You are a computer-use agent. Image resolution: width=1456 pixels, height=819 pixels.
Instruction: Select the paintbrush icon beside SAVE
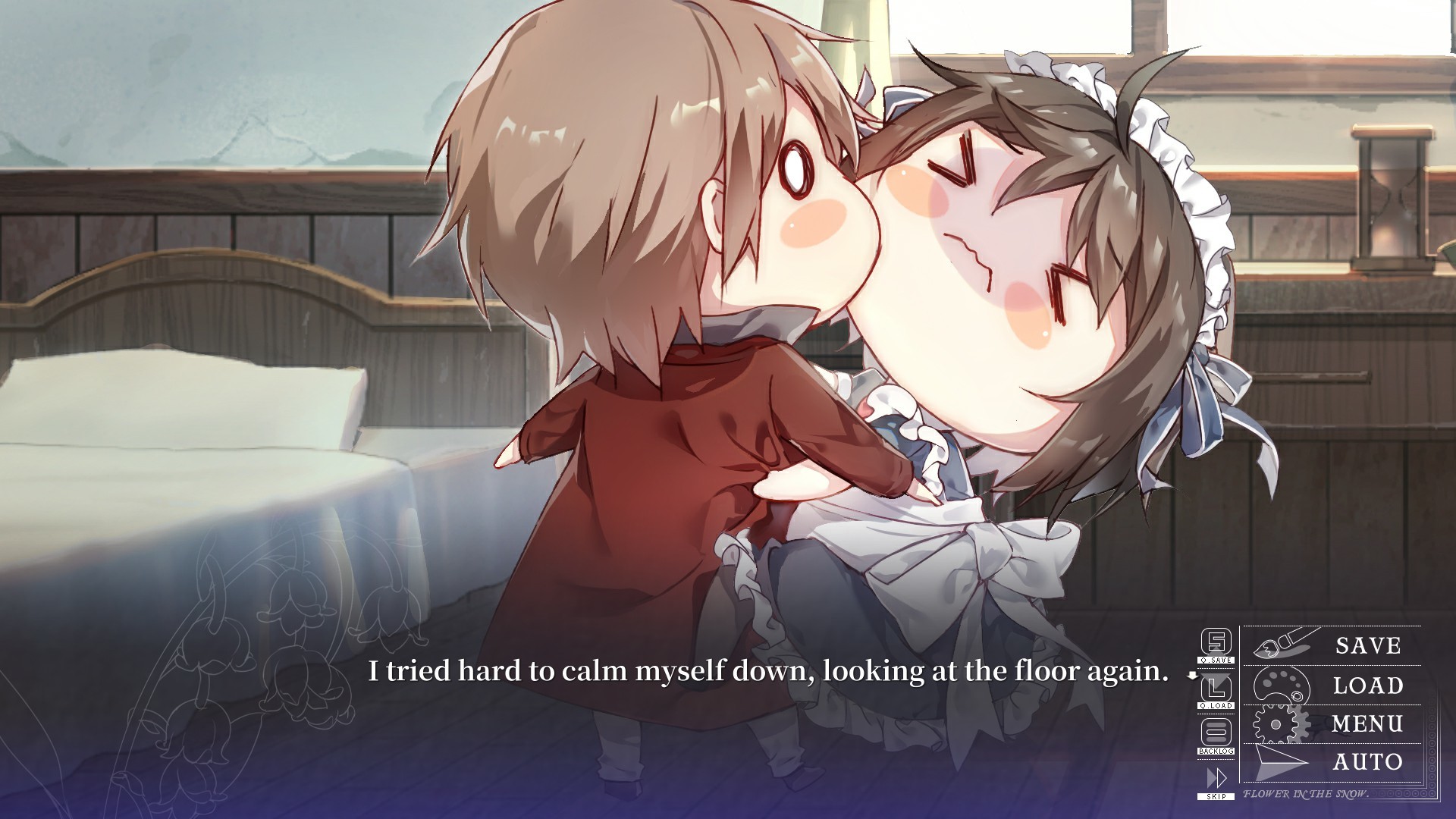1282,644
